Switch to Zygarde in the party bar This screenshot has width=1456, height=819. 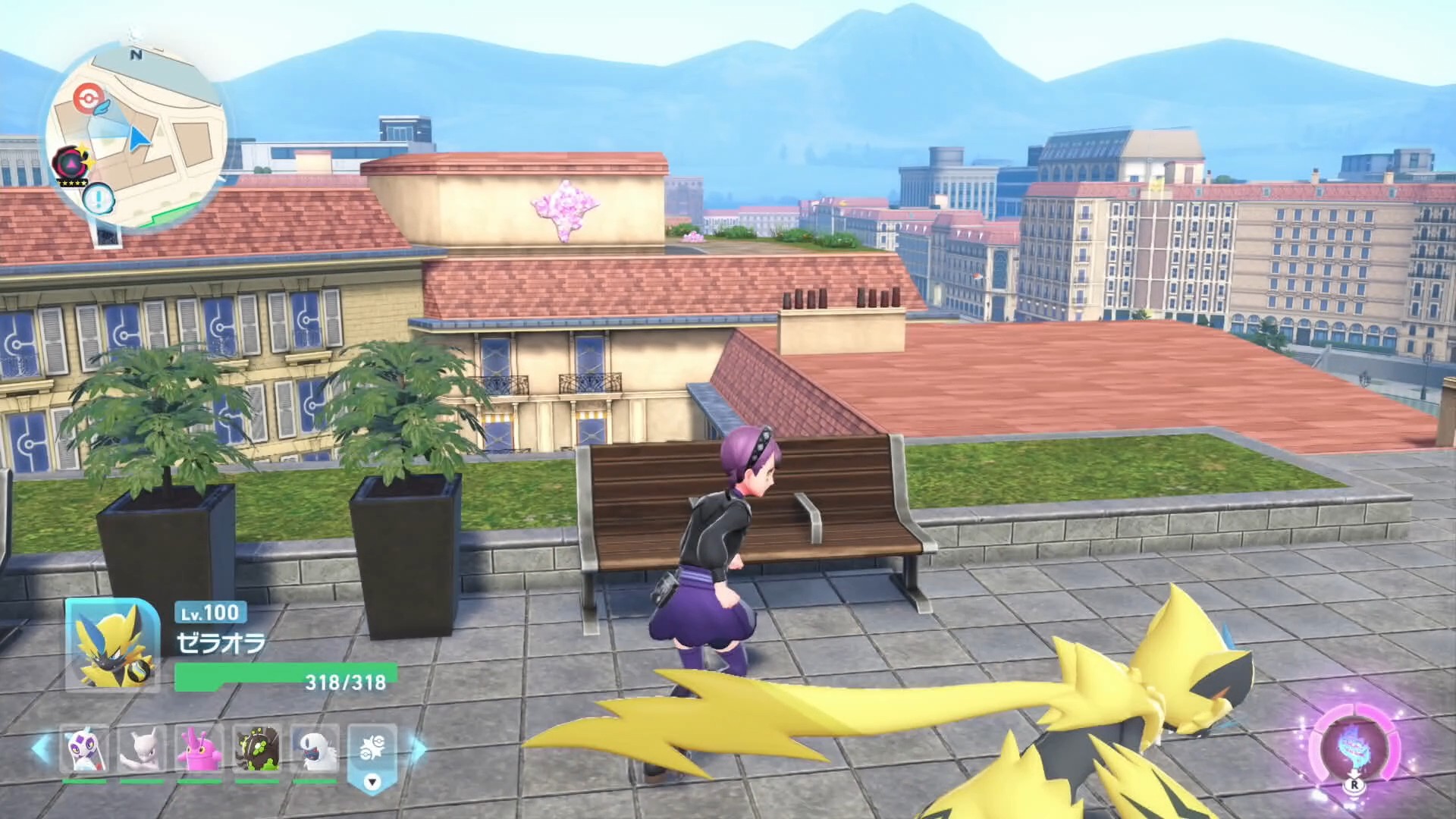pos(257,749)
